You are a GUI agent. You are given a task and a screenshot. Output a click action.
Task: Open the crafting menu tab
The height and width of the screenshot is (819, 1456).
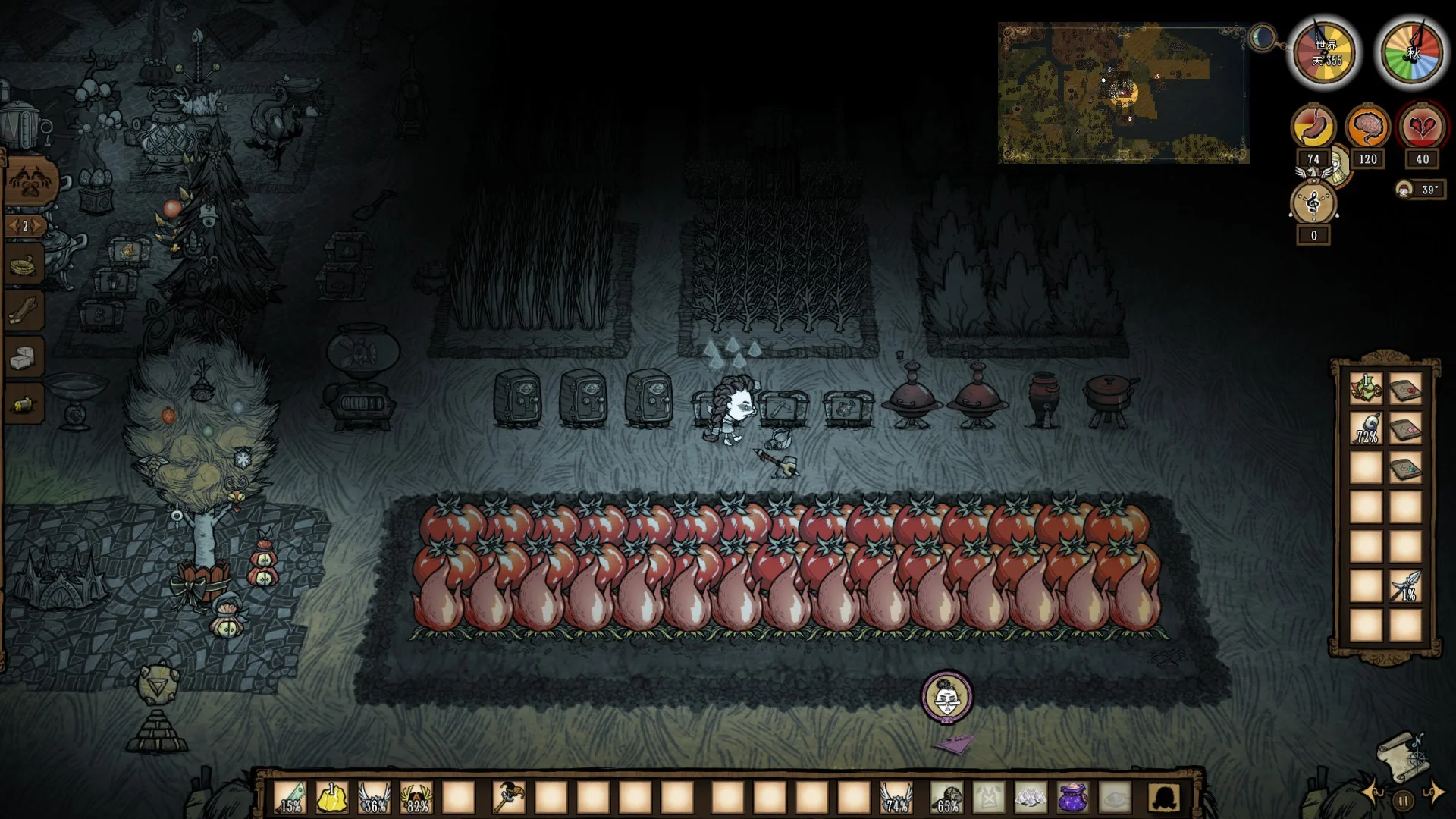[29, 182]
